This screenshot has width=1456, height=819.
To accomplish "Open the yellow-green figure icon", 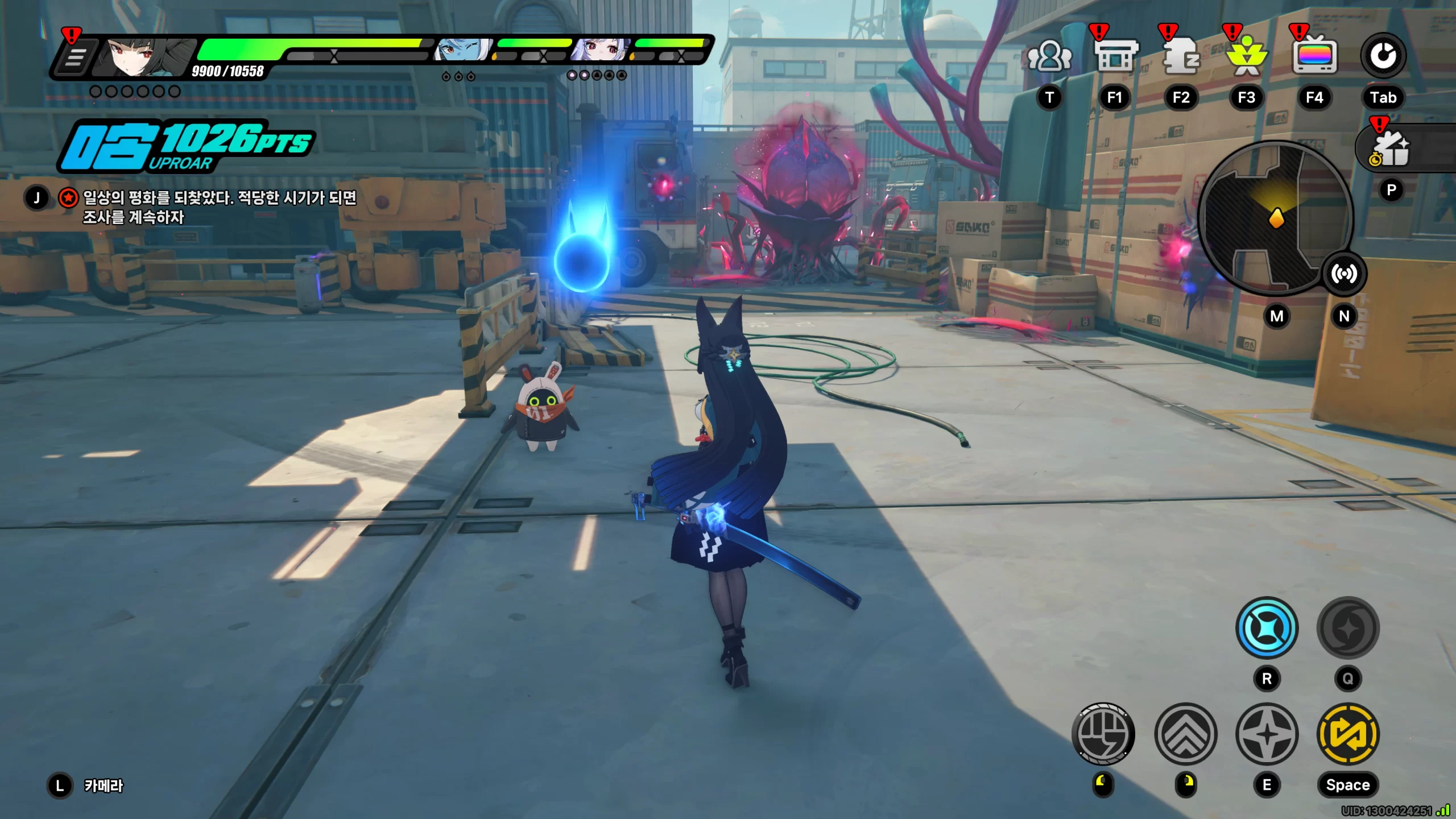I will (1247, 57).
